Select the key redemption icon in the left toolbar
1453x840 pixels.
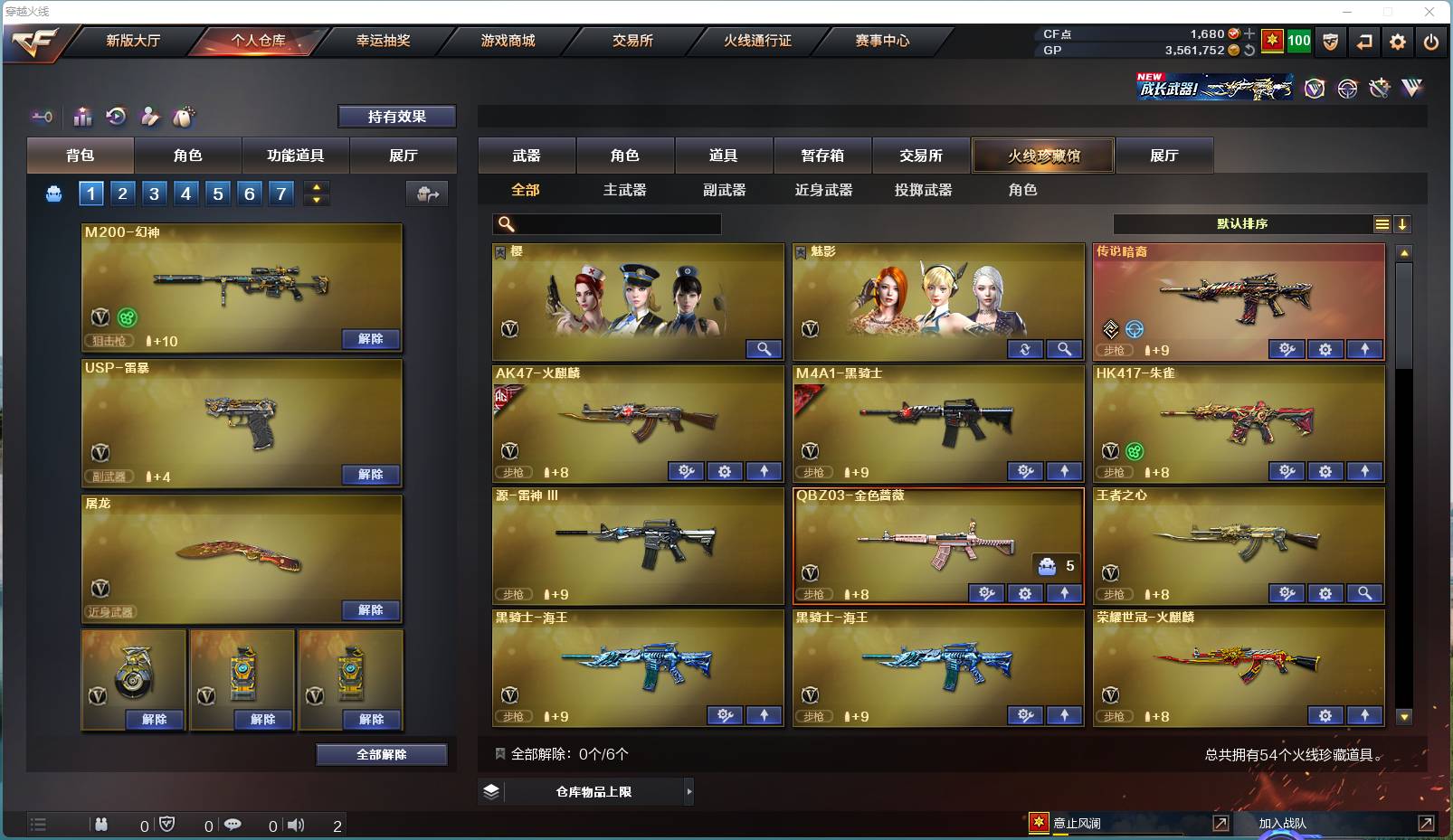[x=41, y=117]
